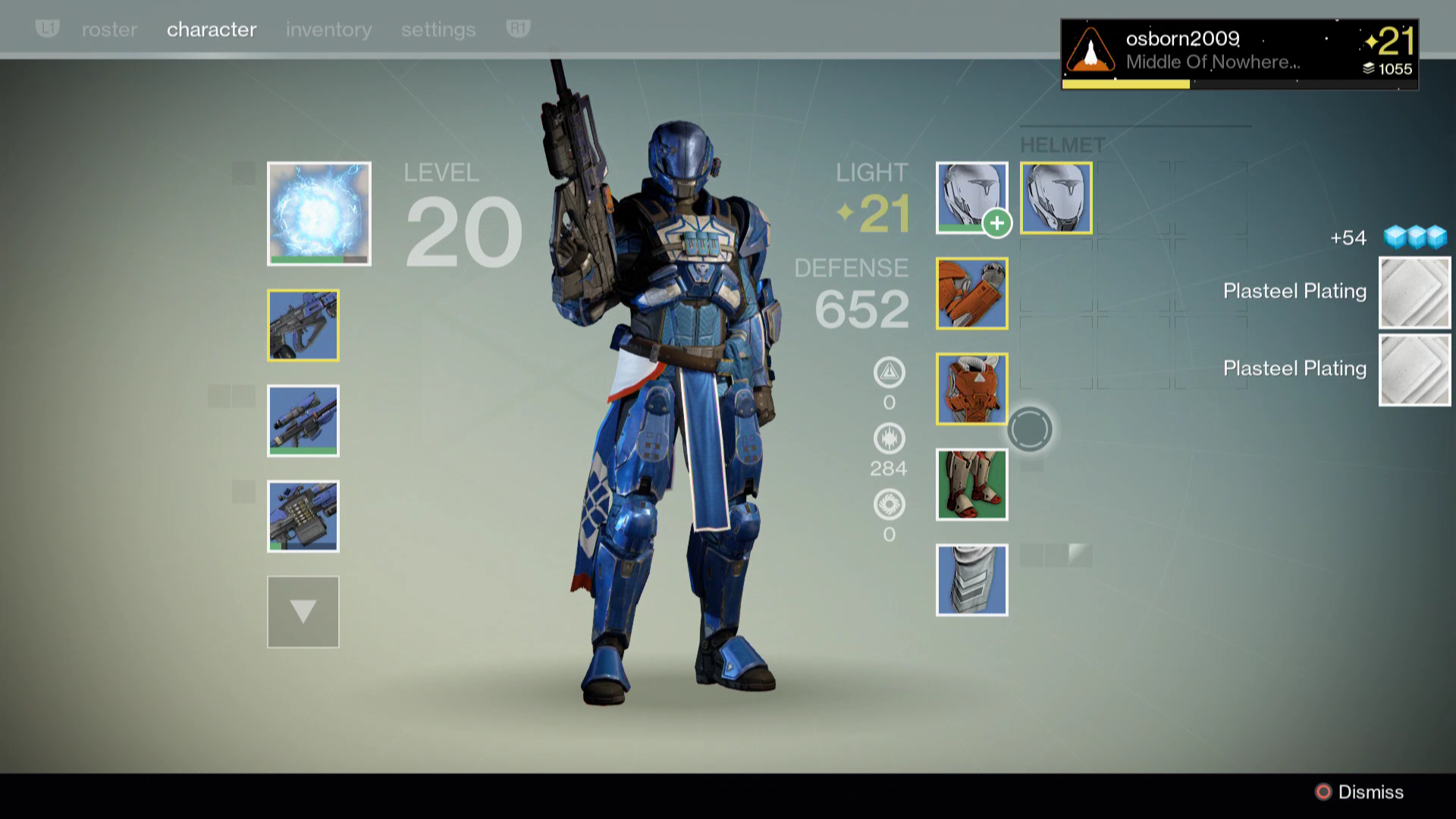The image size is (1456, 819).
Task: Expand the down arrow slot below weapons
Action: tap(303, 612)
